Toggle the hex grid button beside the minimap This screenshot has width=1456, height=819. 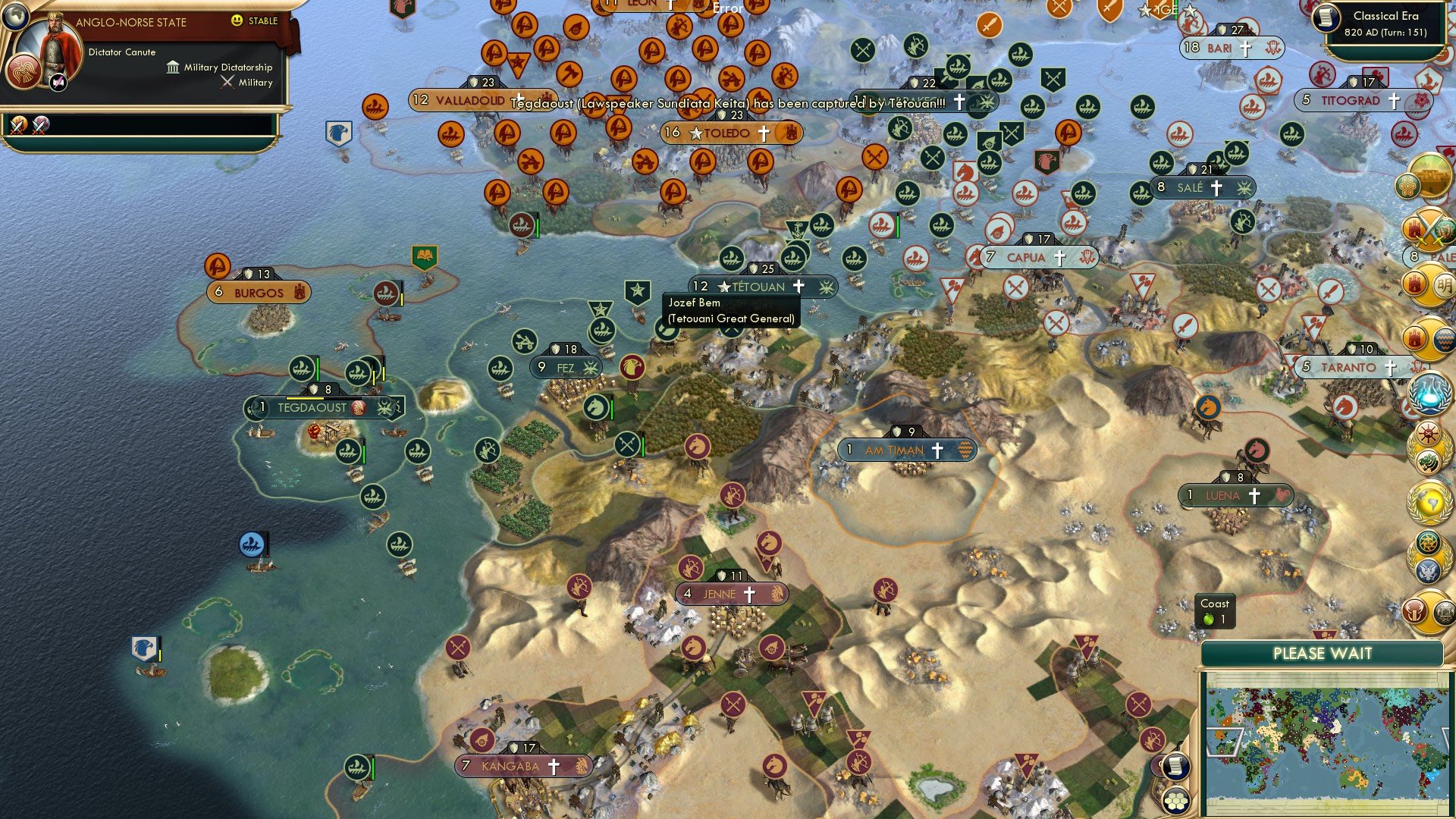point(1176,802)
